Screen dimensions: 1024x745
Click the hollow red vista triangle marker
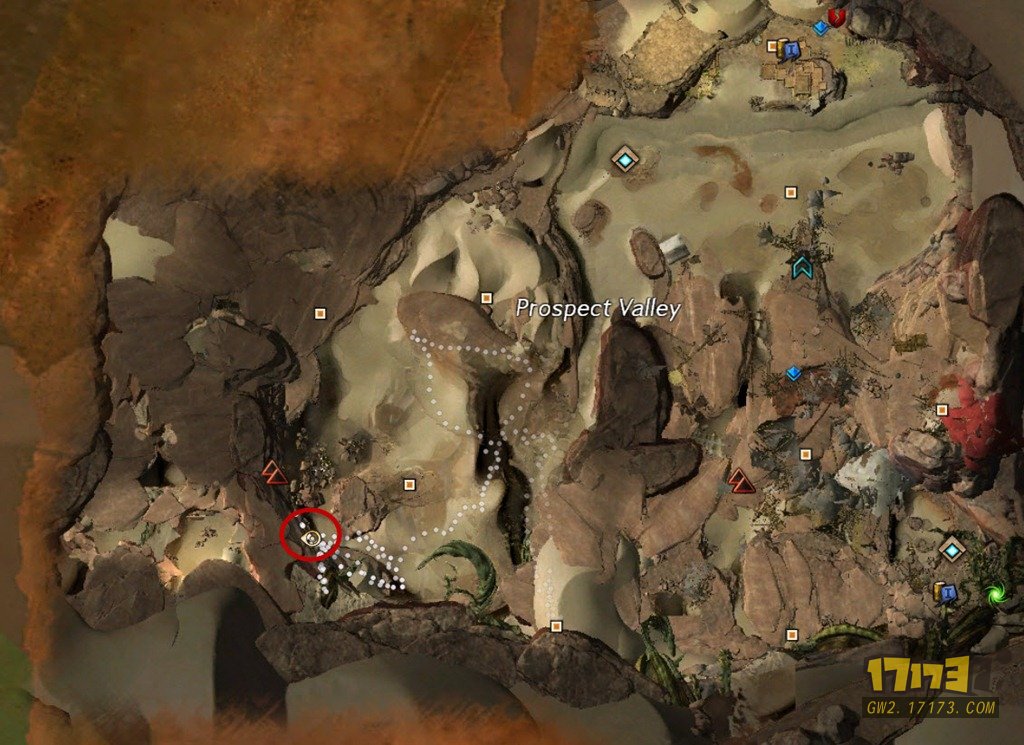point(274,472)
